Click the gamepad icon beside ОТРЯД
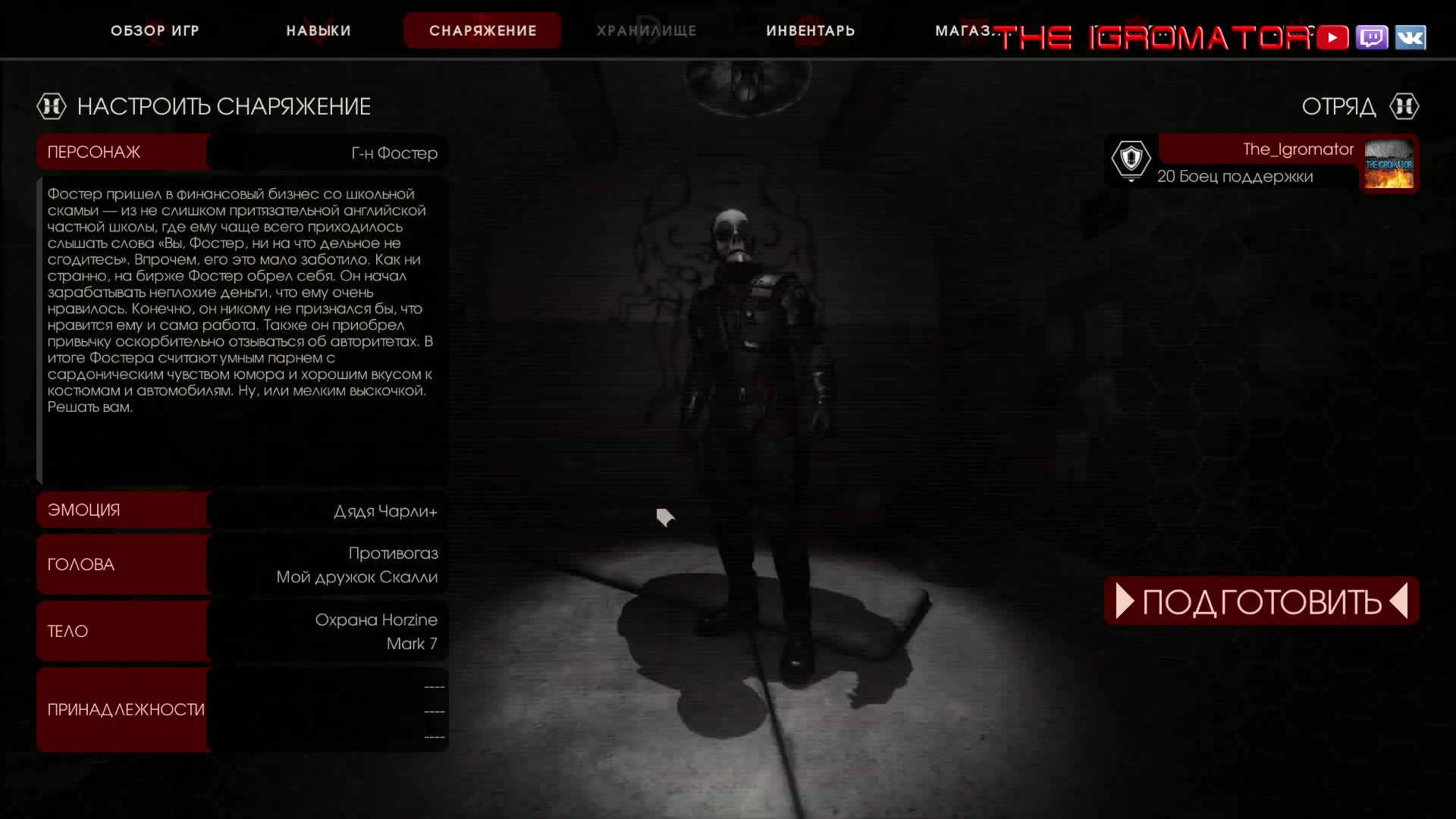1456x819 pixels. (x=1405, y=106)
